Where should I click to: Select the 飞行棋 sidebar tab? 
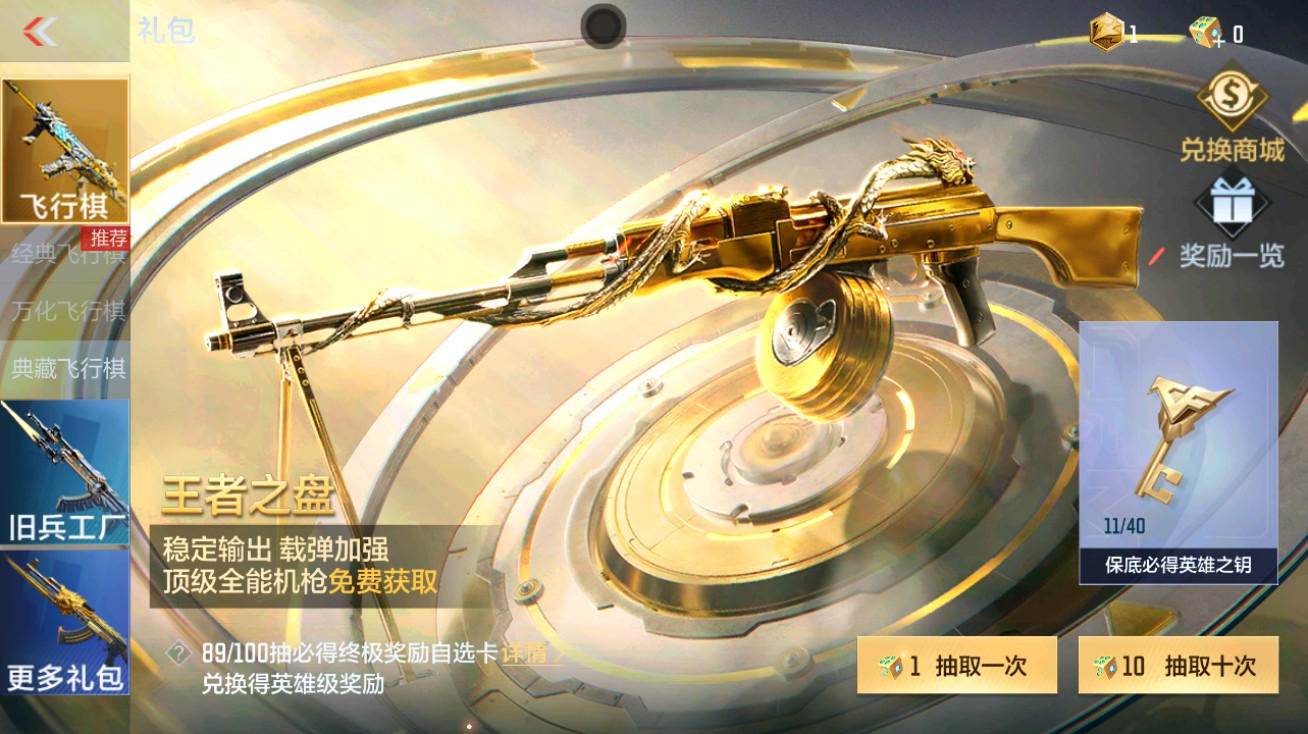click(64, 200)
